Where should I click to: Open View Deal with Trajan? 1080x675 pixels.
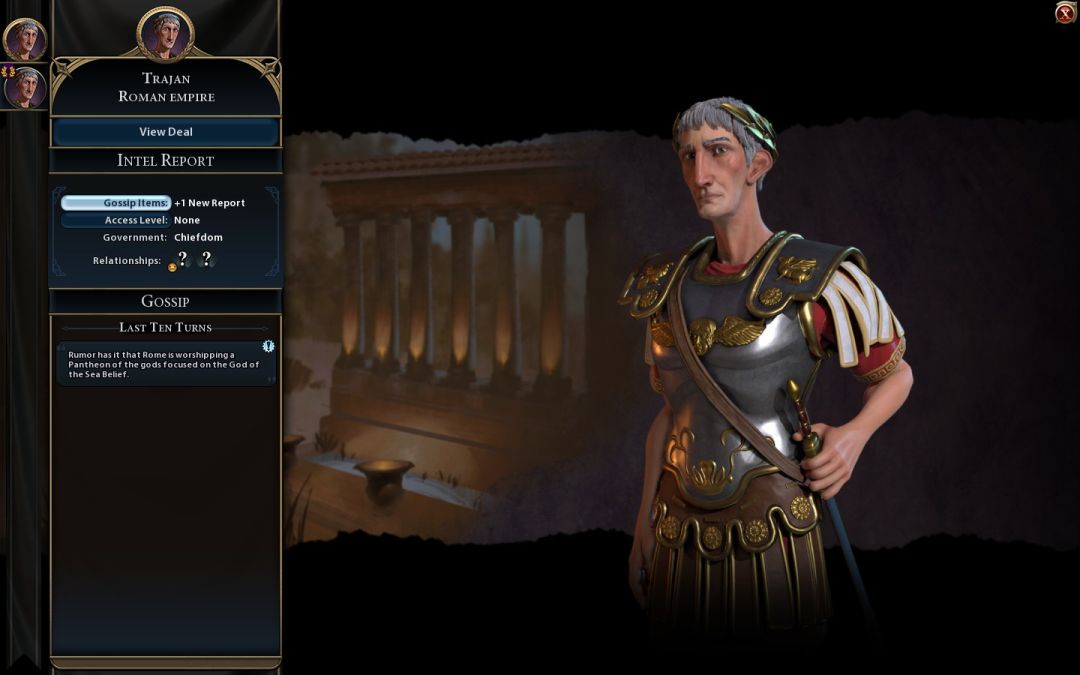point(166,132)
